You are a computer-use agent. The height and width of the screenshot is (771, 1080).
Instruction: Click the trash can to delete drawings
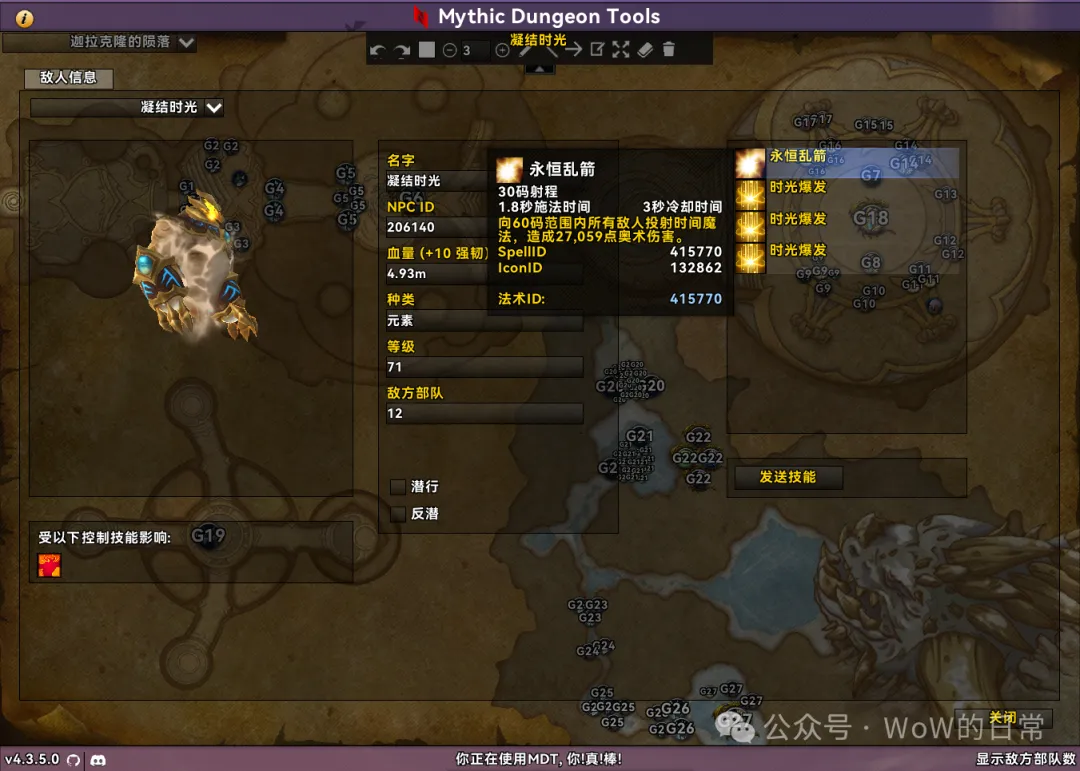pos(669,50)
